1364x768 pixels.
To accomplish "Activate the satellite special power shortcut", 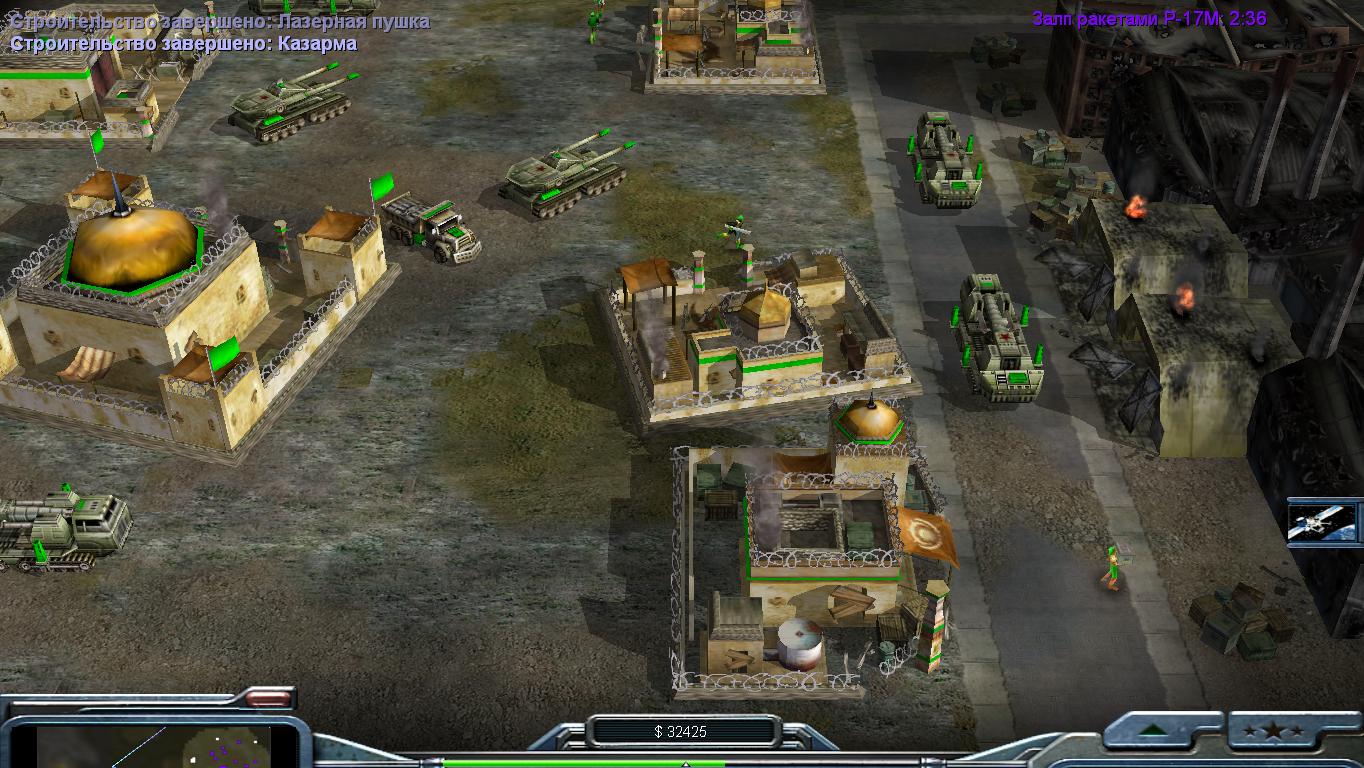I will coord(1323,522).
